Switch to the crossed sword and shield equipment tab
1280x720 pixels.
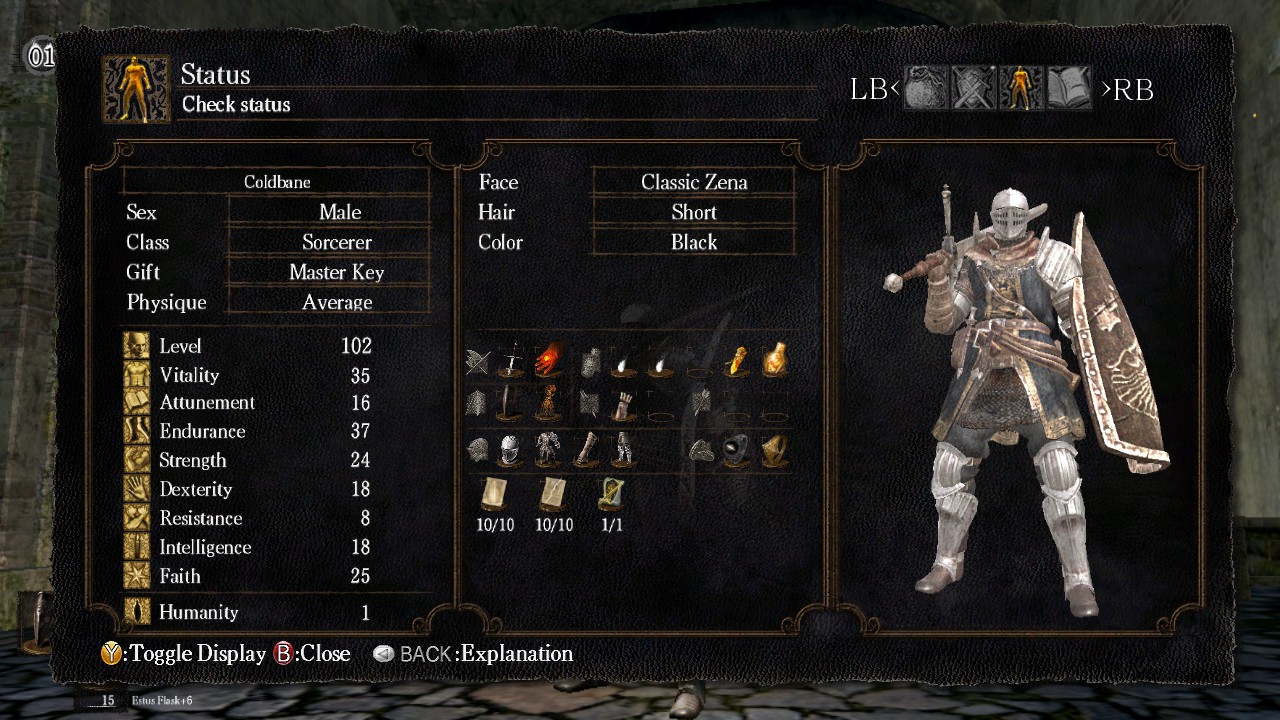coord(972,89)
